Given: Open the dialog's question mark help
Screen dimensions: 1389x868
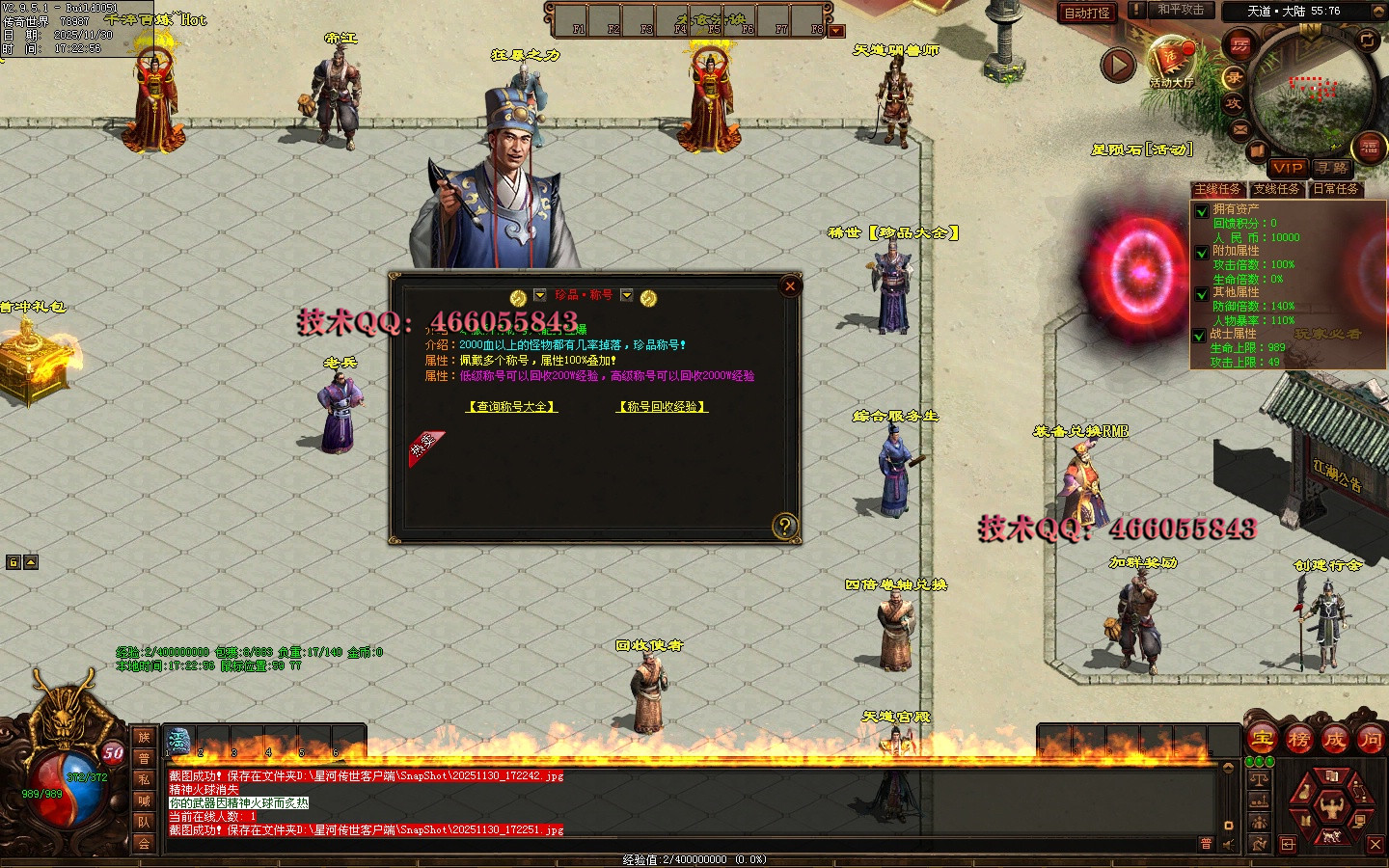Looking at the screenshot, I should coord(785,526).
